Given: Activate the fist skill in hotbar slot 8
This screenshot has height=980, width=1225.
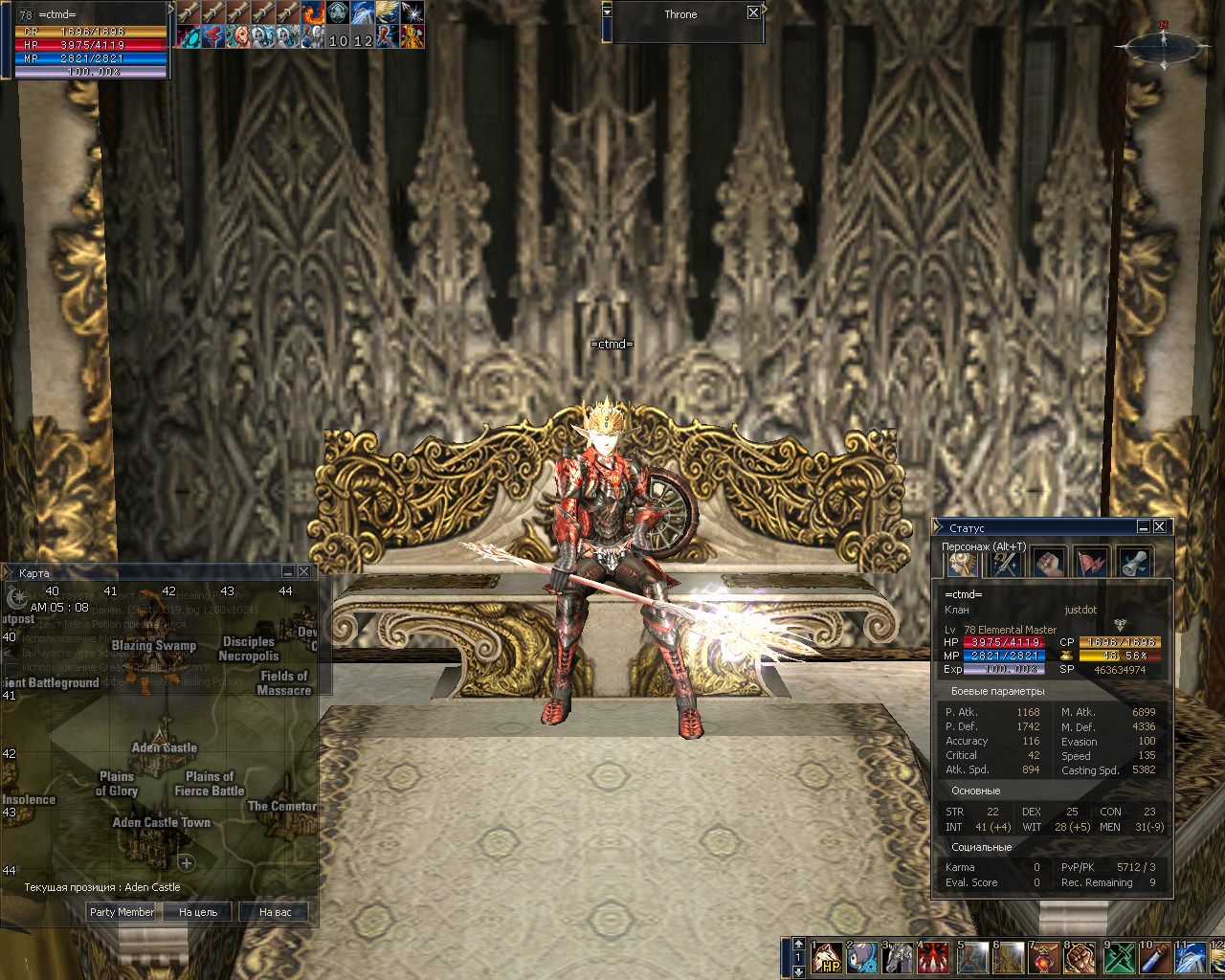Looking at the screenshot, I should click(x=1080, y=958).
